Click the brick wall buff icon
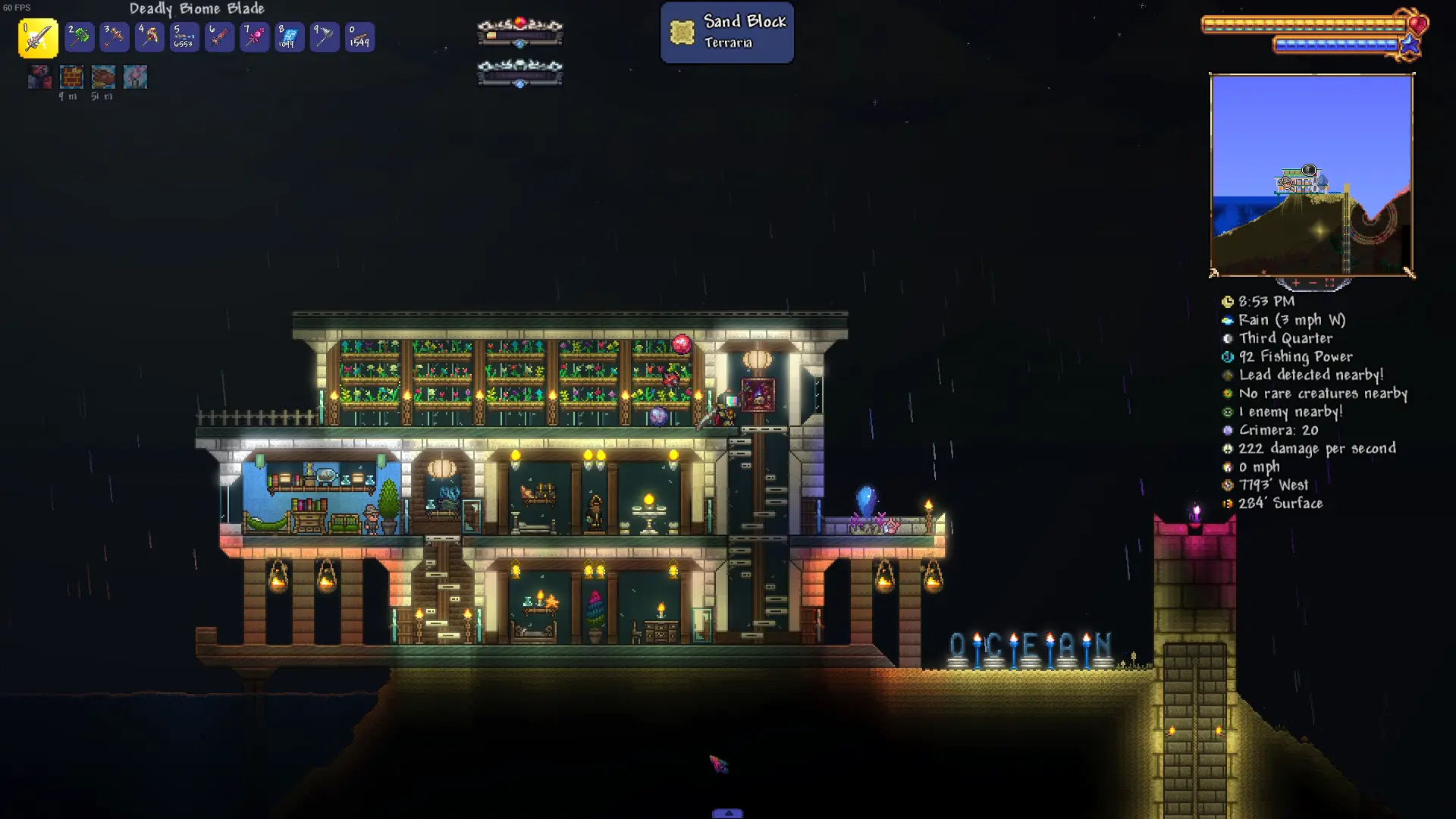1456x819 pixels. coord(71,77)
